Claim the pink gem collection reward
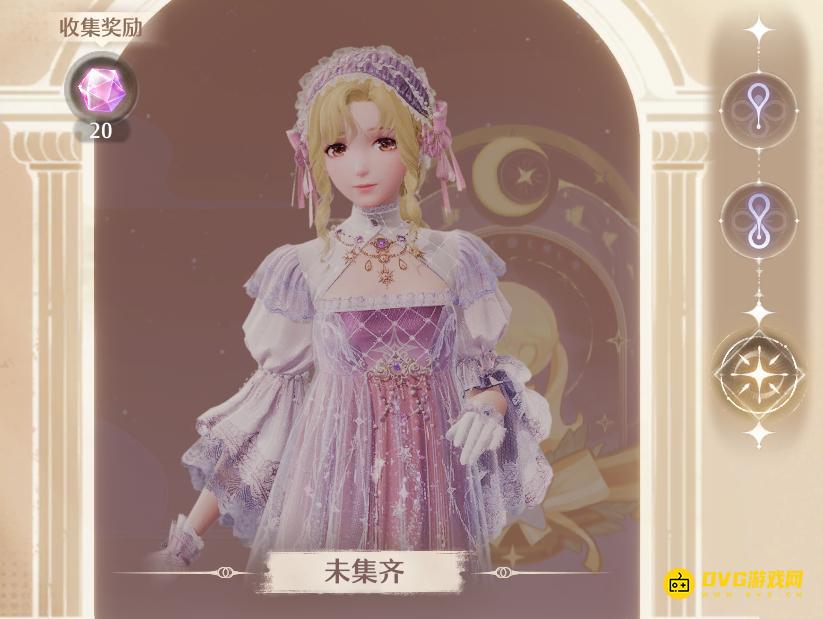823x619 pixels. pos(100,89)
